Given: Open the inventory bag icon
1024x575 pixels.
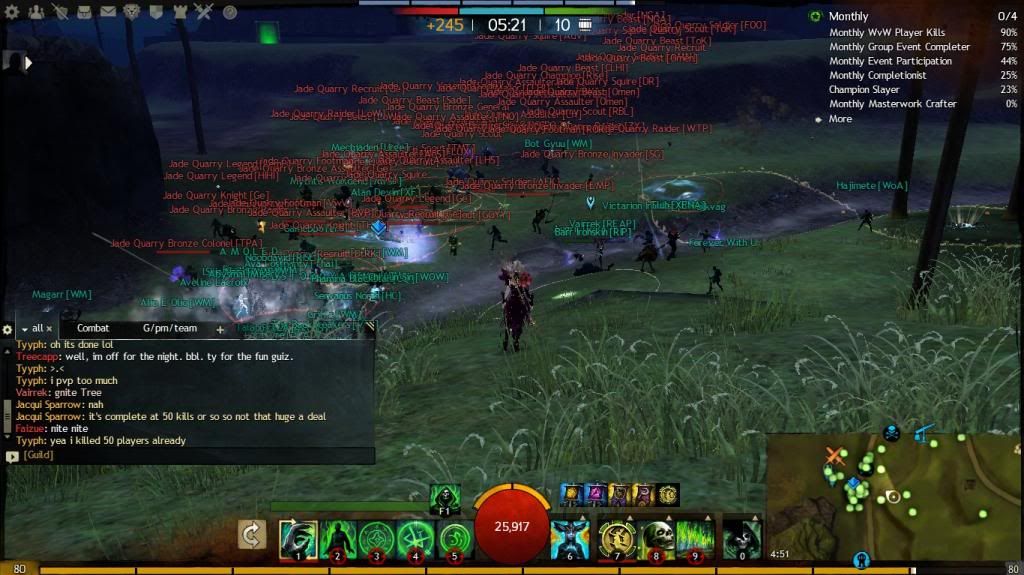Looking at the screenshot, I should [85, 12].
